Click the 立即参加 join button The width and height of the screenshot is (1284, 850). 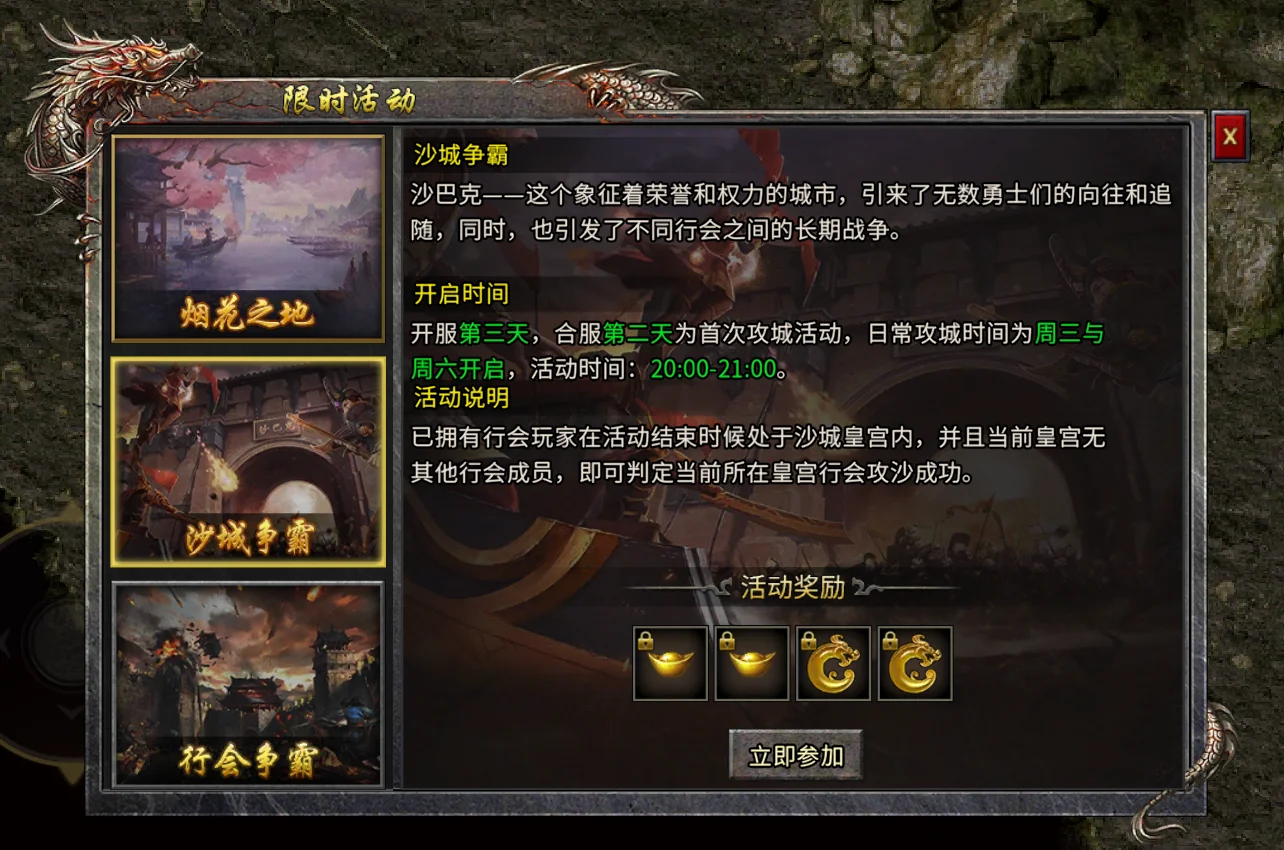pyautogui.click(x=795, y=757)
